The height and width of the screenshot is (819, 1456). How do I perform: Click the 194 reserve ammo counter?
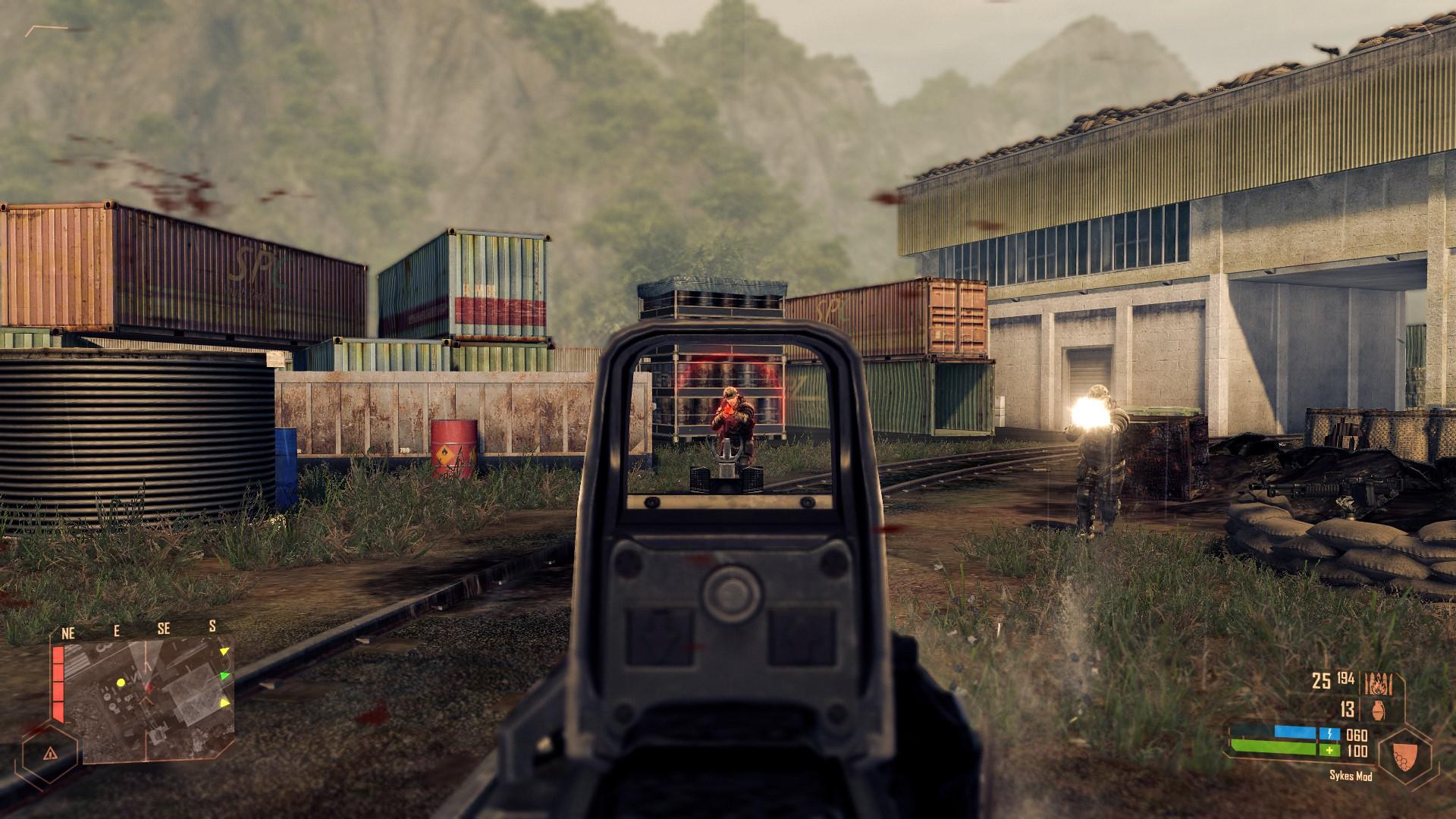pos(1346,679)
